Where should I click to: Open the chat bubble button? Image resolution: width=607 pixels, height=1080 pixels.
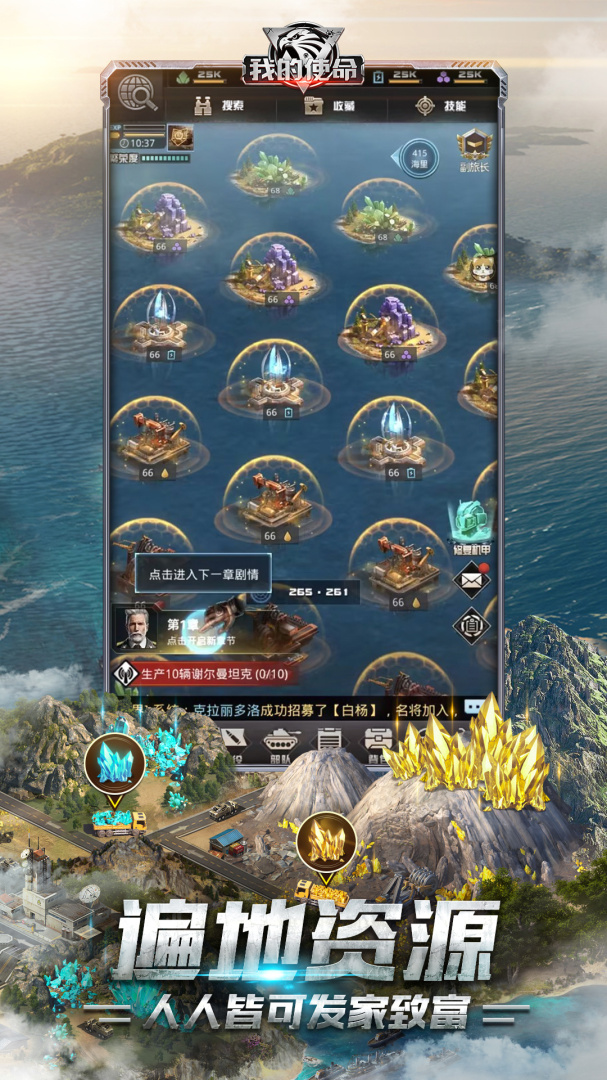[x=473, y=706]
